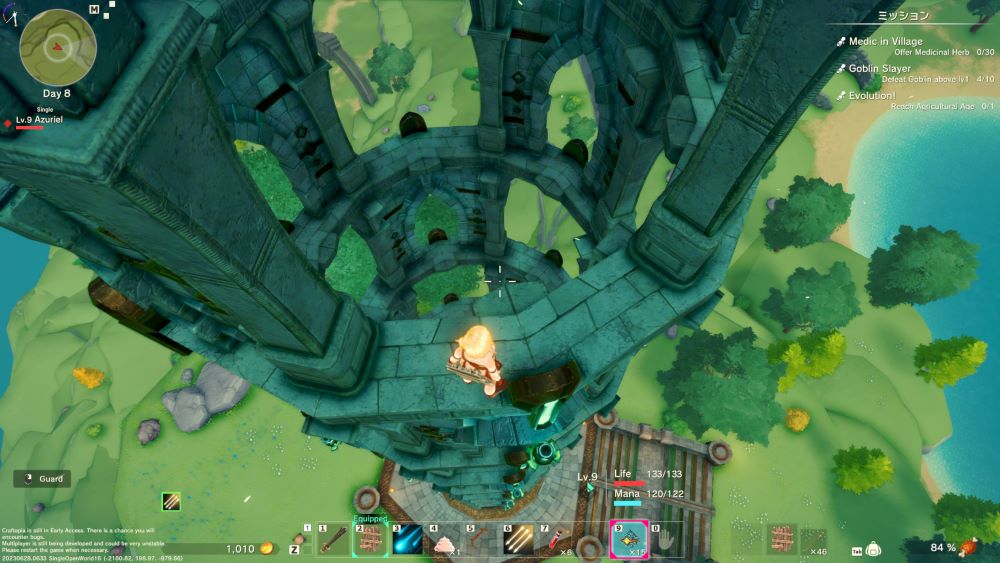Select the bare hand slot 0
The width and height of the screenshot is (1000, 563).
coord(666,541)
